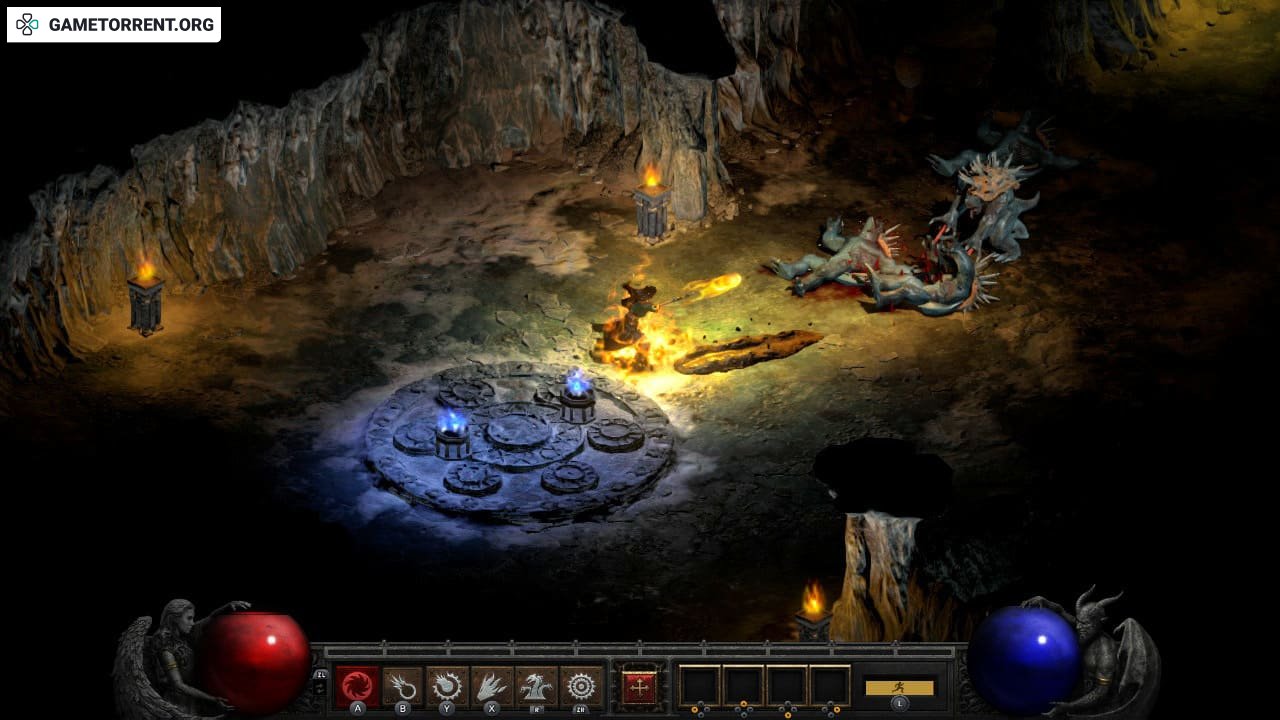Open the GAMETORRENT.ORG watermark link
This screenshot has width=1280, height=720.
click(114, 24)
